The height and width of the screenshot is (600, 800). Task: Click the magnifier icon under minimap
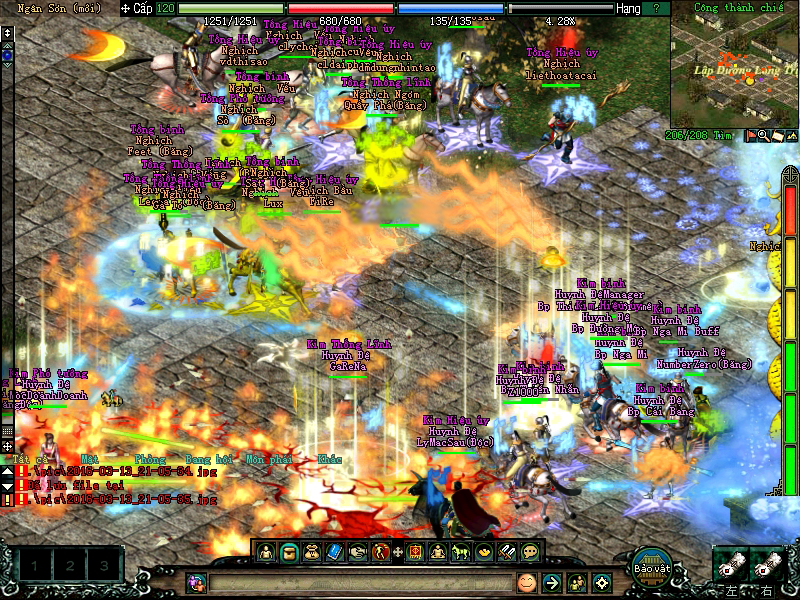(765, 135)
